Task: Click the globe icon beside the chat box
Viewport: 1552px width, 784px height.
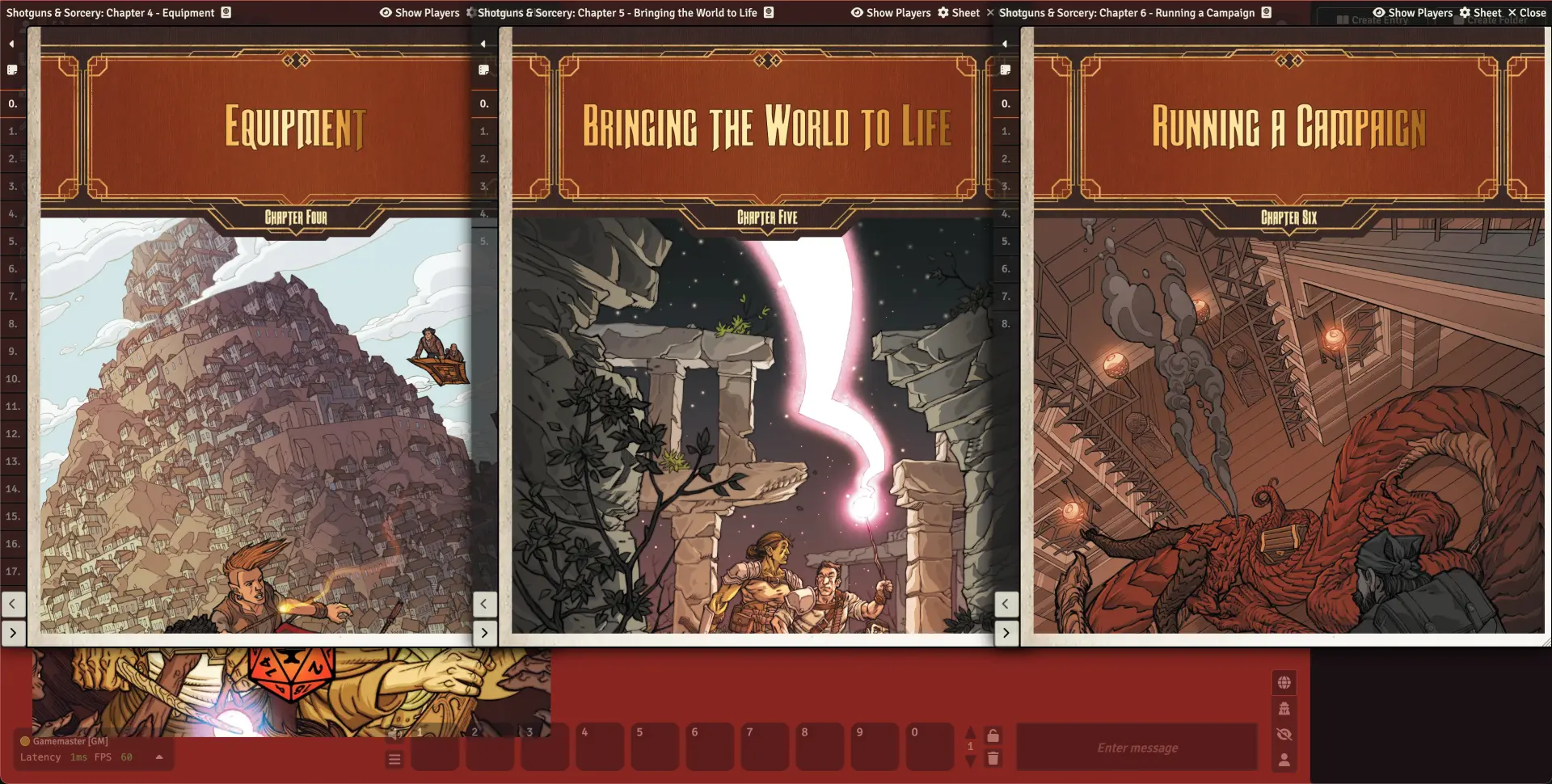Action: click(x=1284, y=683)
